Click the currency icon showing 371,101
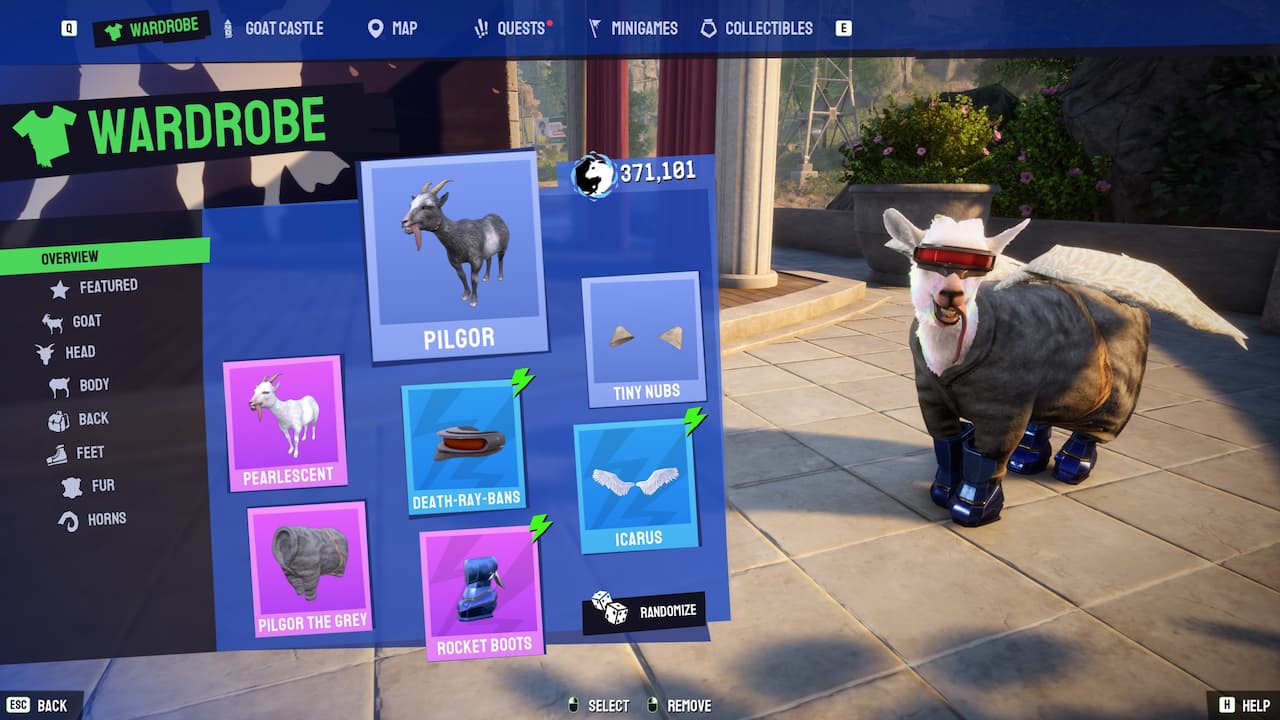This screenshot has height=720, width=1280. [596, 173]
